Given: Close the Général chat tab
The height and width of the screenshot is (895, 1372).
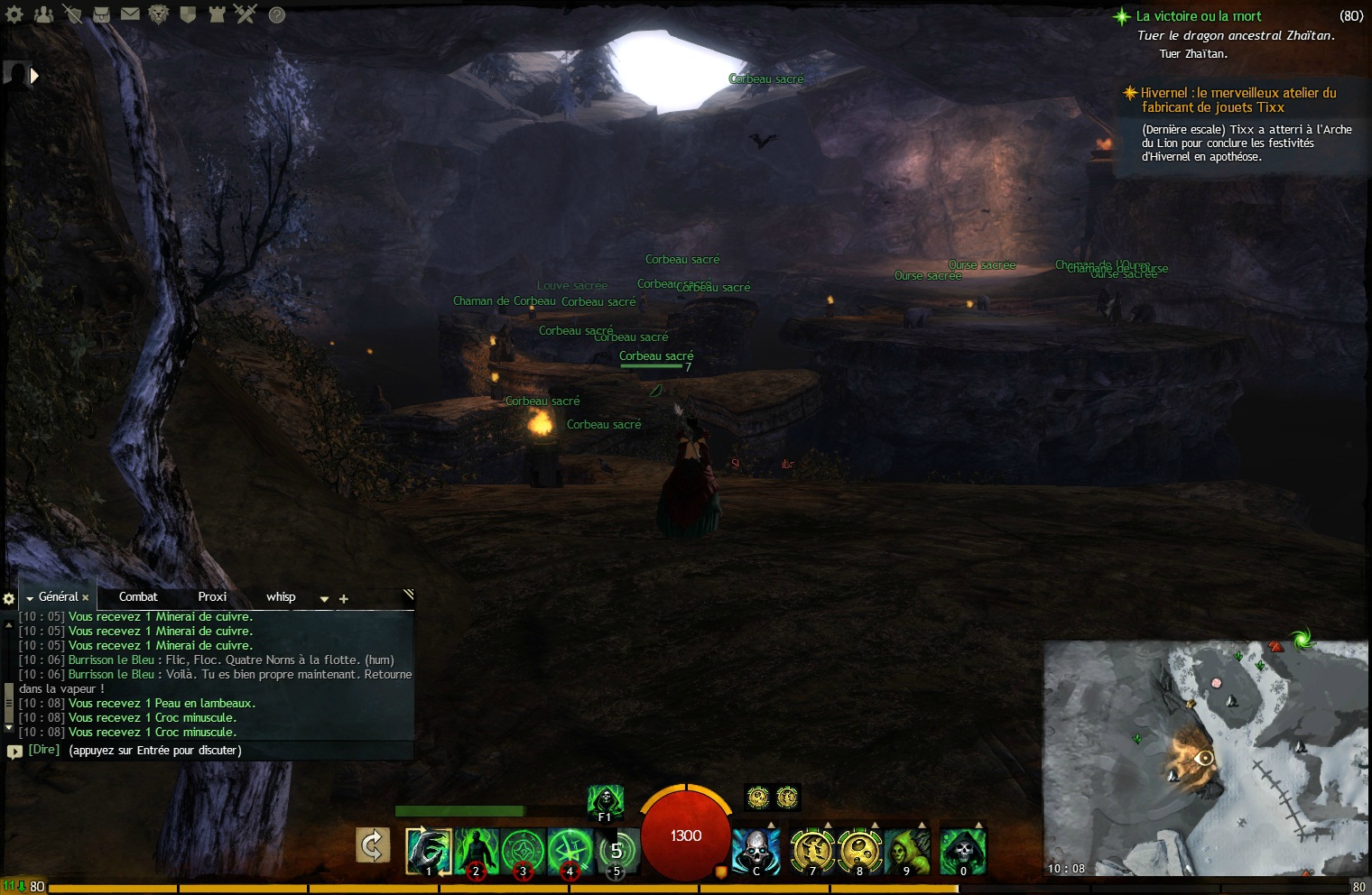Looking at the screenshot, I should pos(86,597).
